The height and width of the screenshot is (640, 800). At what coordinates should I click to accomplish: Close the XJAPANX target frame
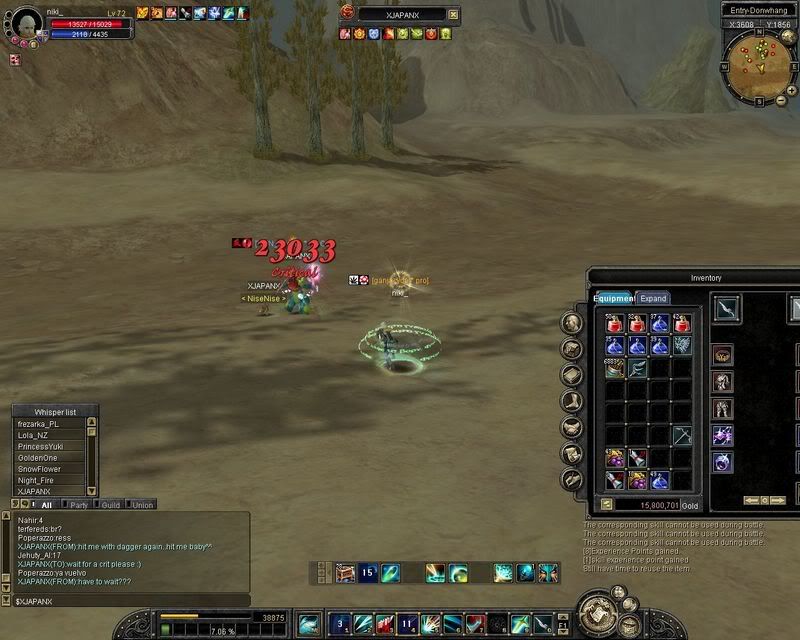click(454, 15)
